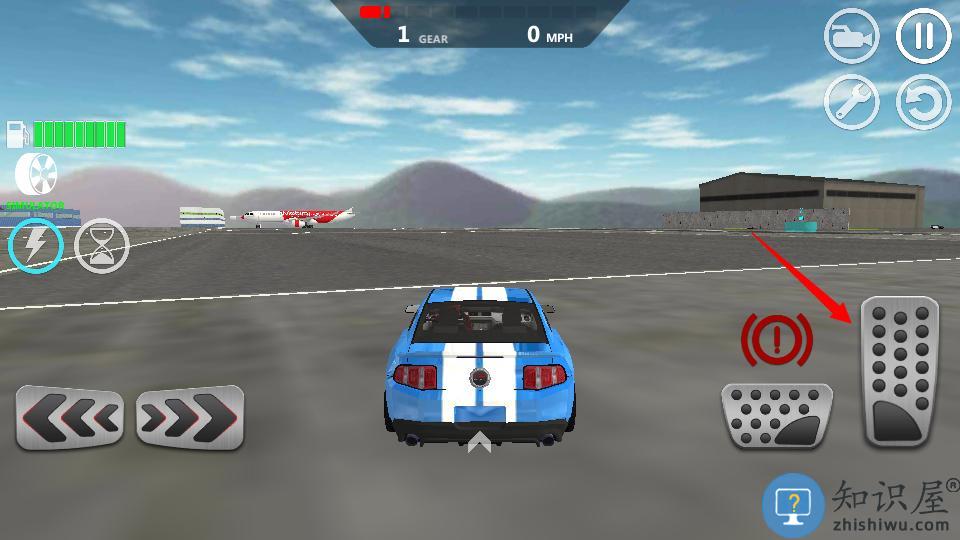Activate the lightning bolt nitro boost

coord(36,245)
